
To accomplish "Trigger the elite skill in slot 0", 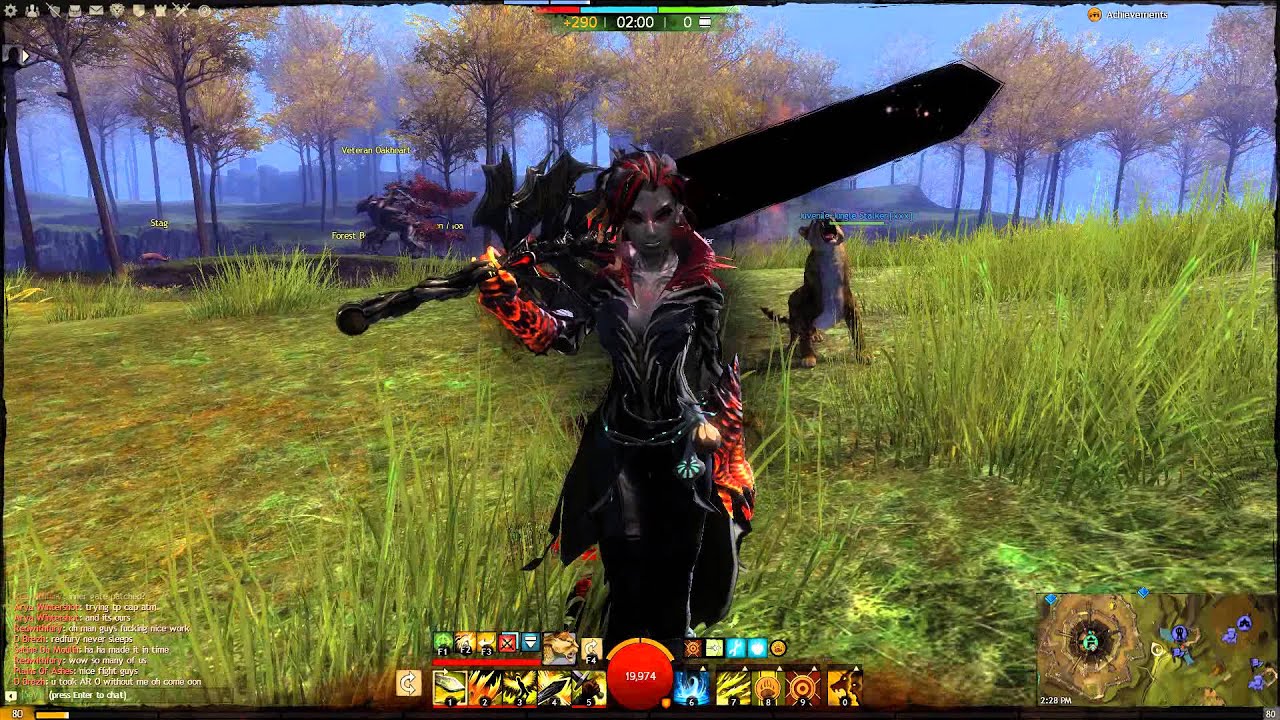I will pos(844,687).
